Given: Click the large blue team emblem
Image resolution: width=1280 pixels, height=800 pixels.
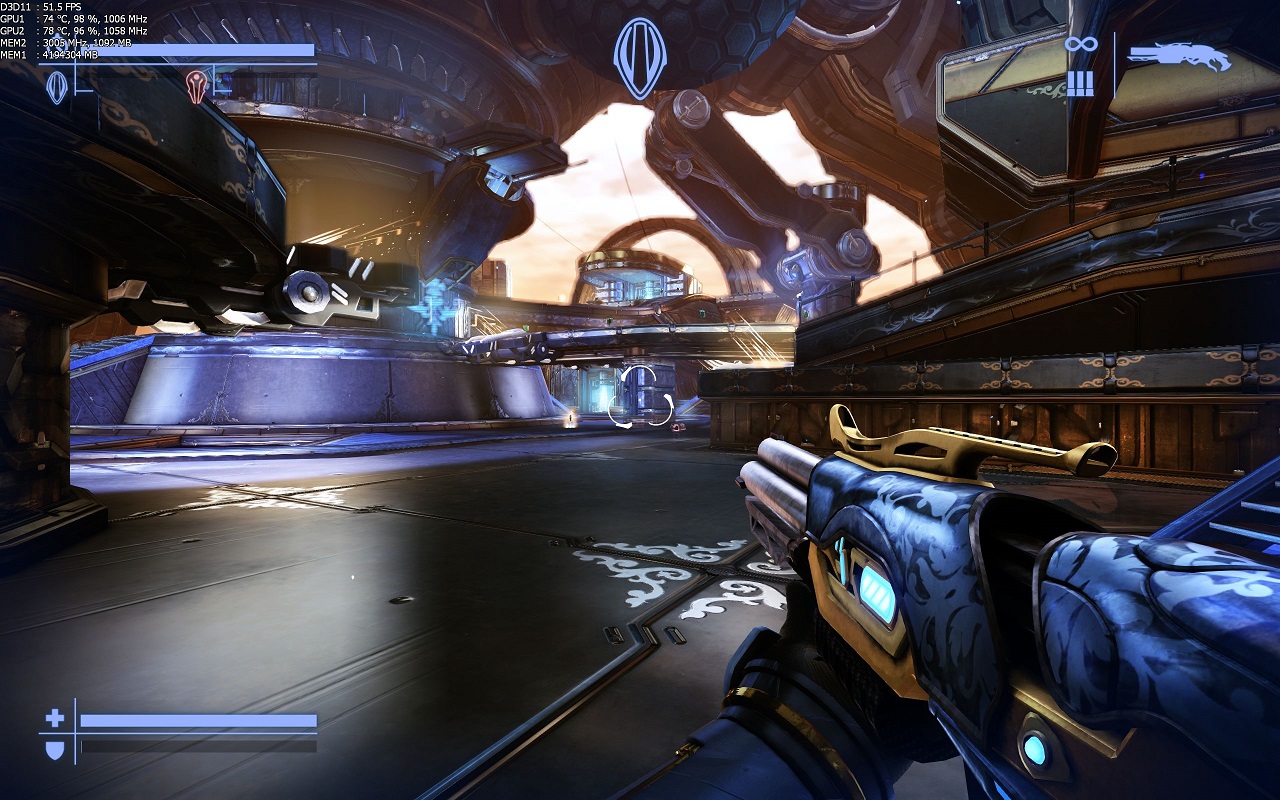Looking at the screenshot, I should click(x=640, y=58).
